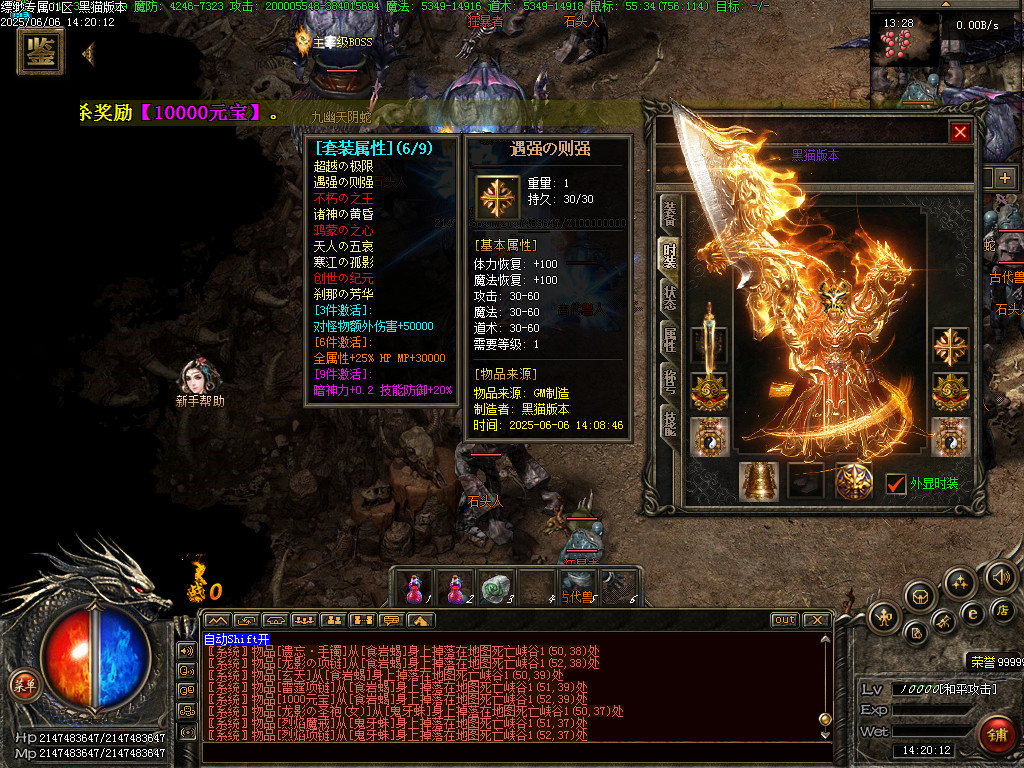Click the sound speaker button
1024x768 pixels.
(1000, 577)
